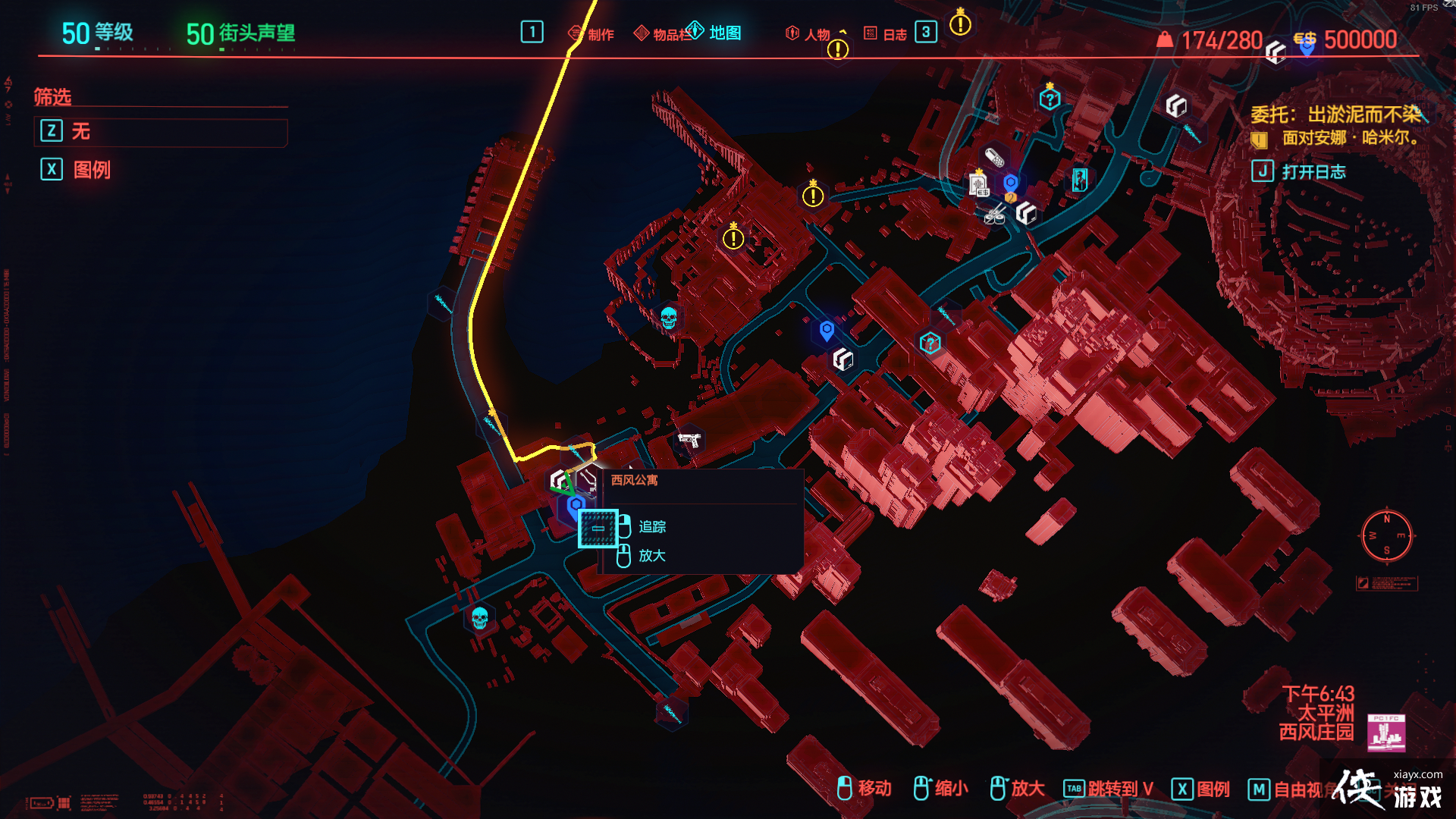Go to the 日志 journal tab
Image resolution: width=1456 pixels, height=819 pixels.
[x=886, y=34]
